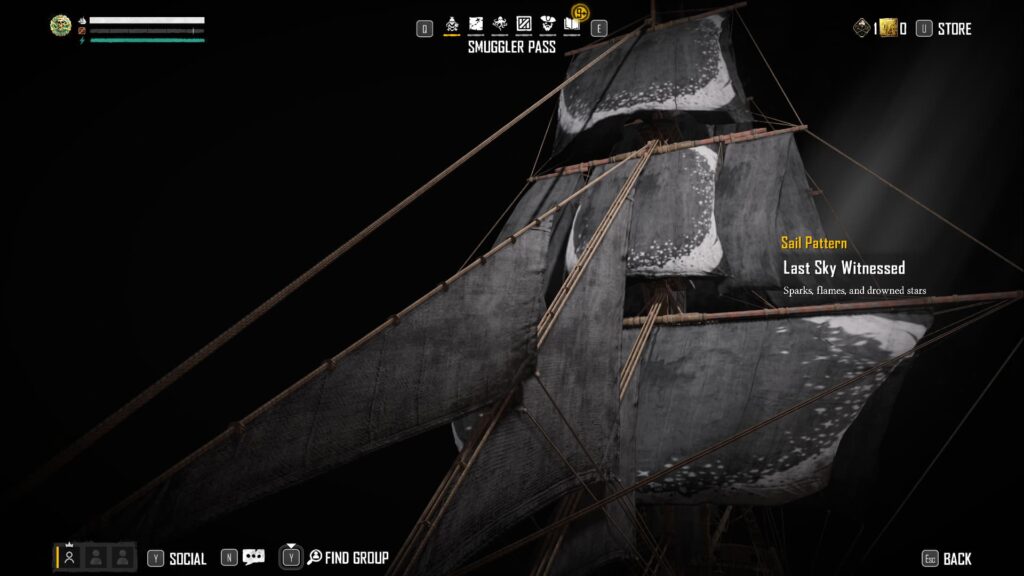Image resolution: width=1024 pixels, height=576 pixels.
Task: Open the pirate captain tab
Action: [x=548, y=24]
